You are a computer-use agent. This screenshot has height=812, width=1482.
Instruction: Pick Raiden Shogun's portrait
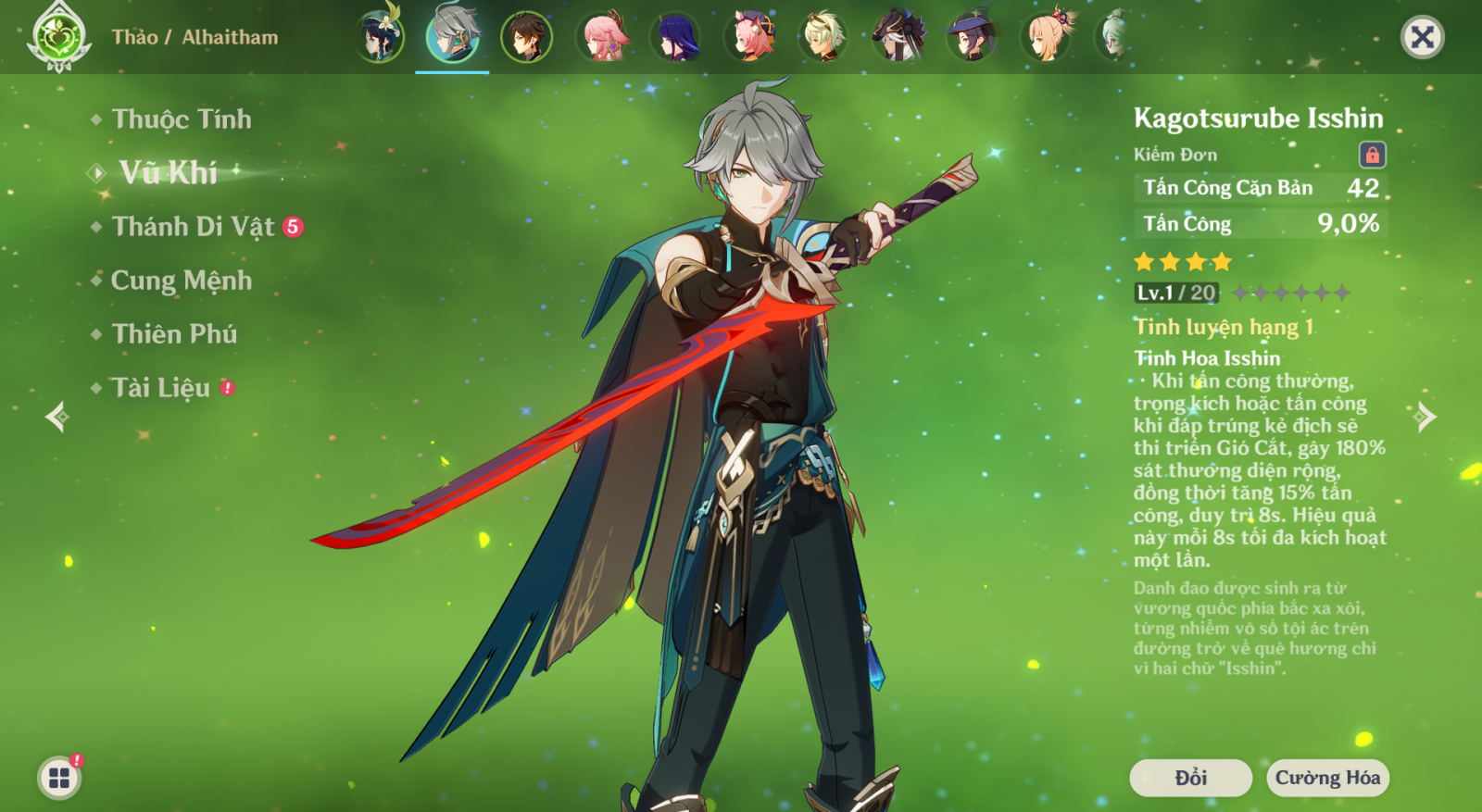point(676,37)
